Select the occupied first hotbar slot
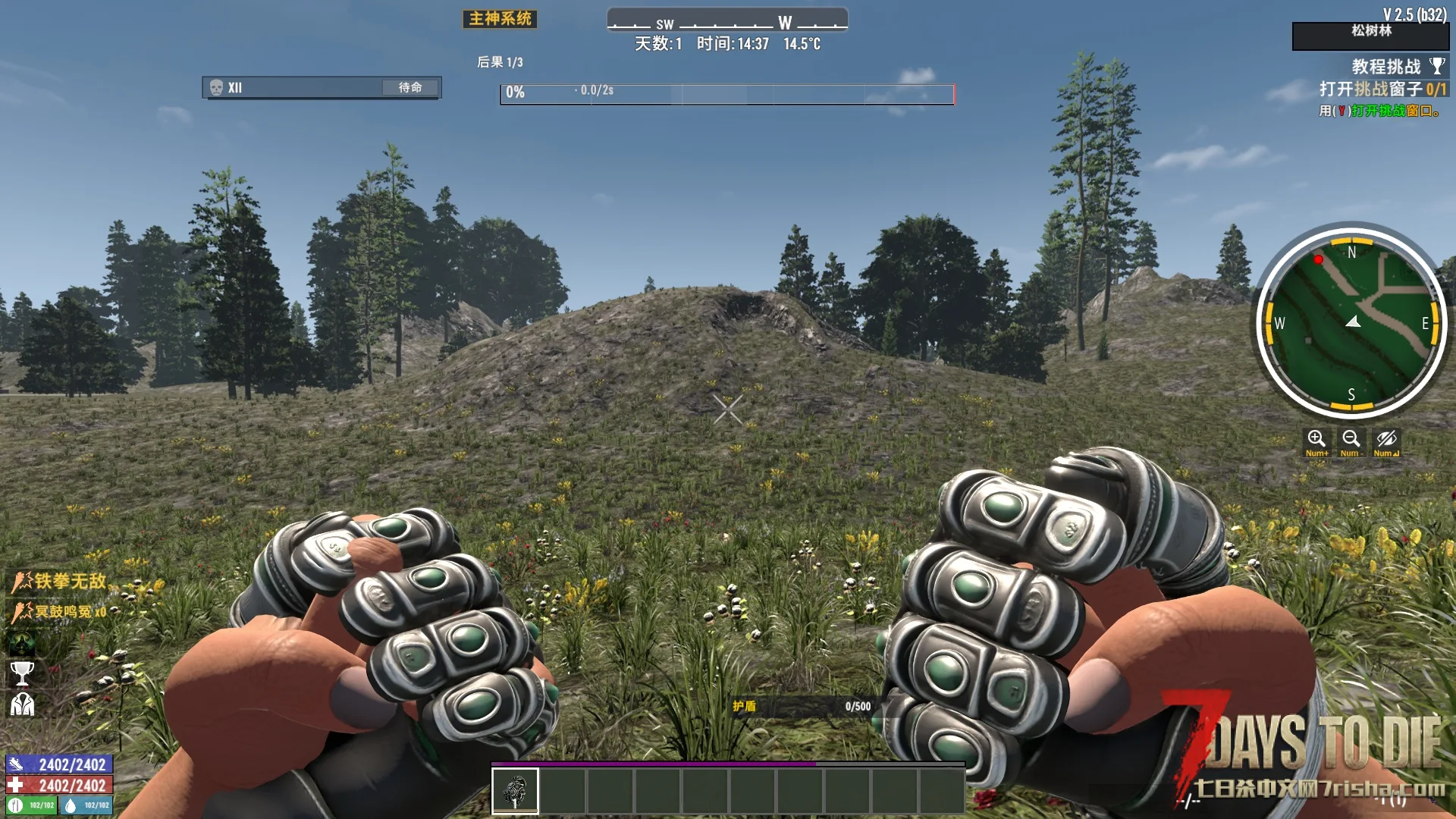 point(516,790)
